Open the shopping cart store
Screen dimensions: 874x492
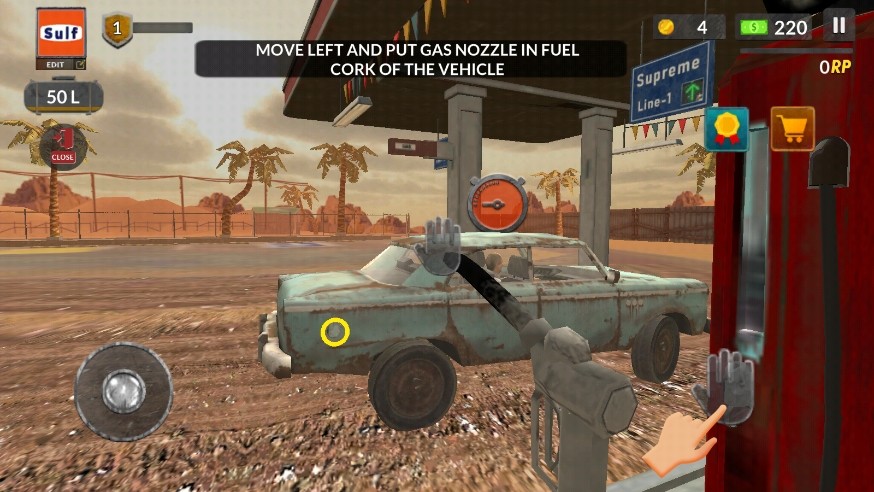792,129
